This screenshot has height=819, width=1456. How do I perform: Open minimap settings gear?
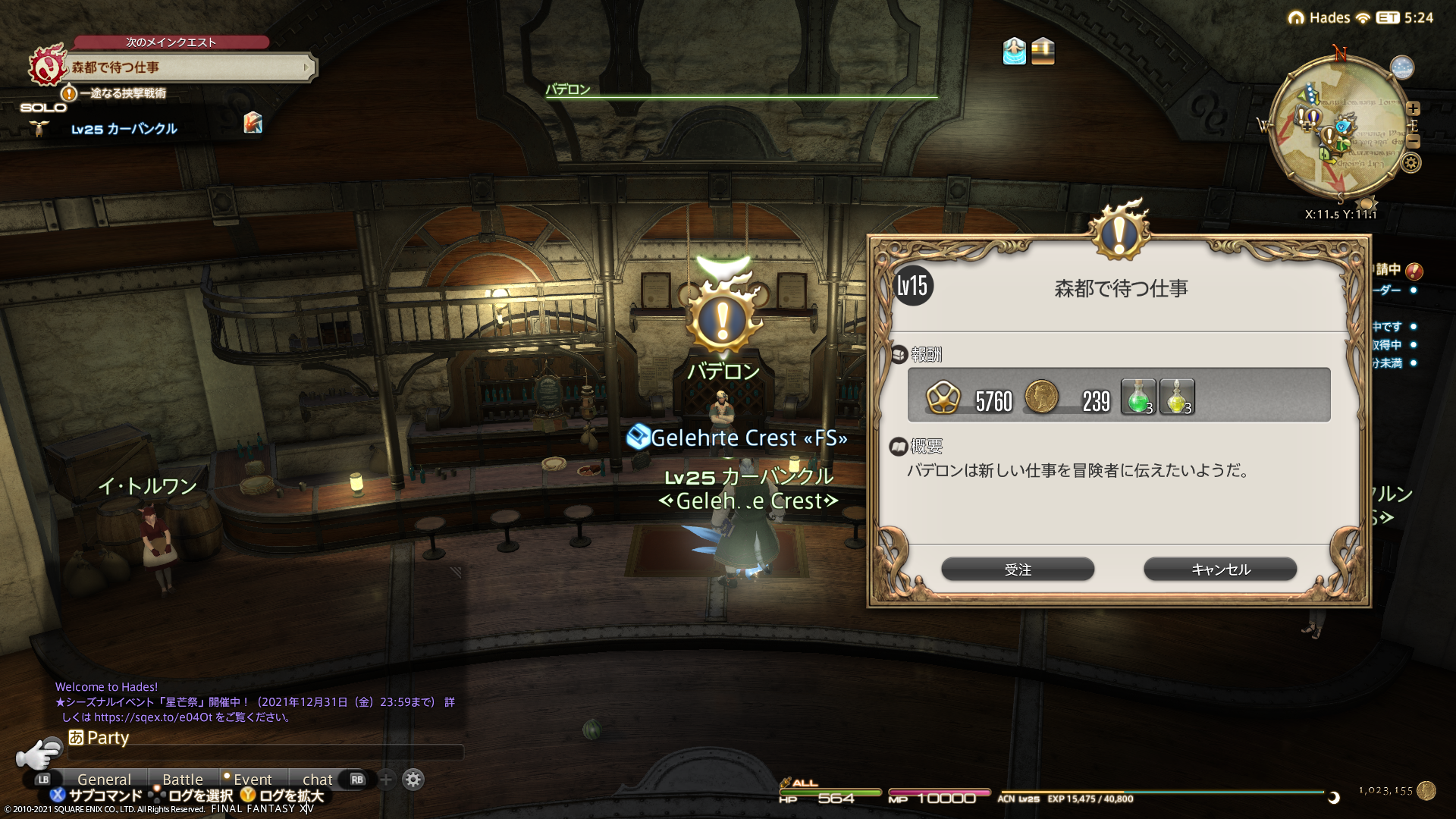[1411, 163]
